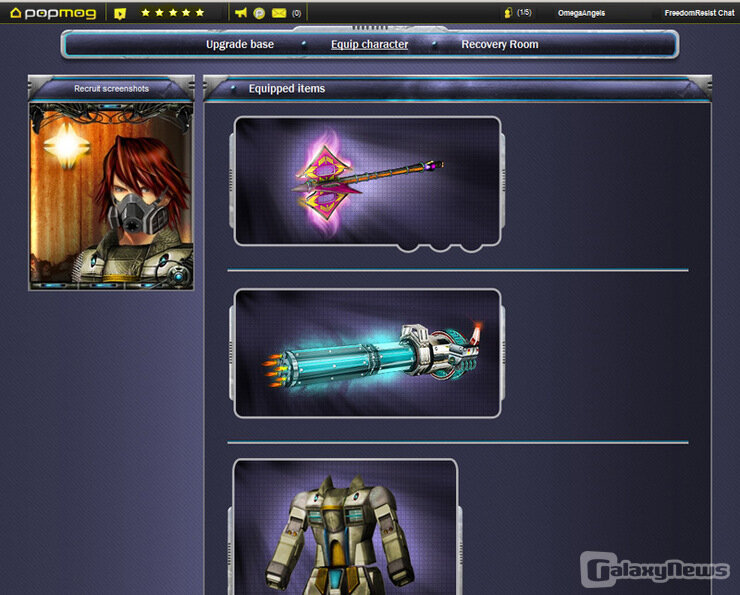Go to the Recovery Room

[499, 45]
